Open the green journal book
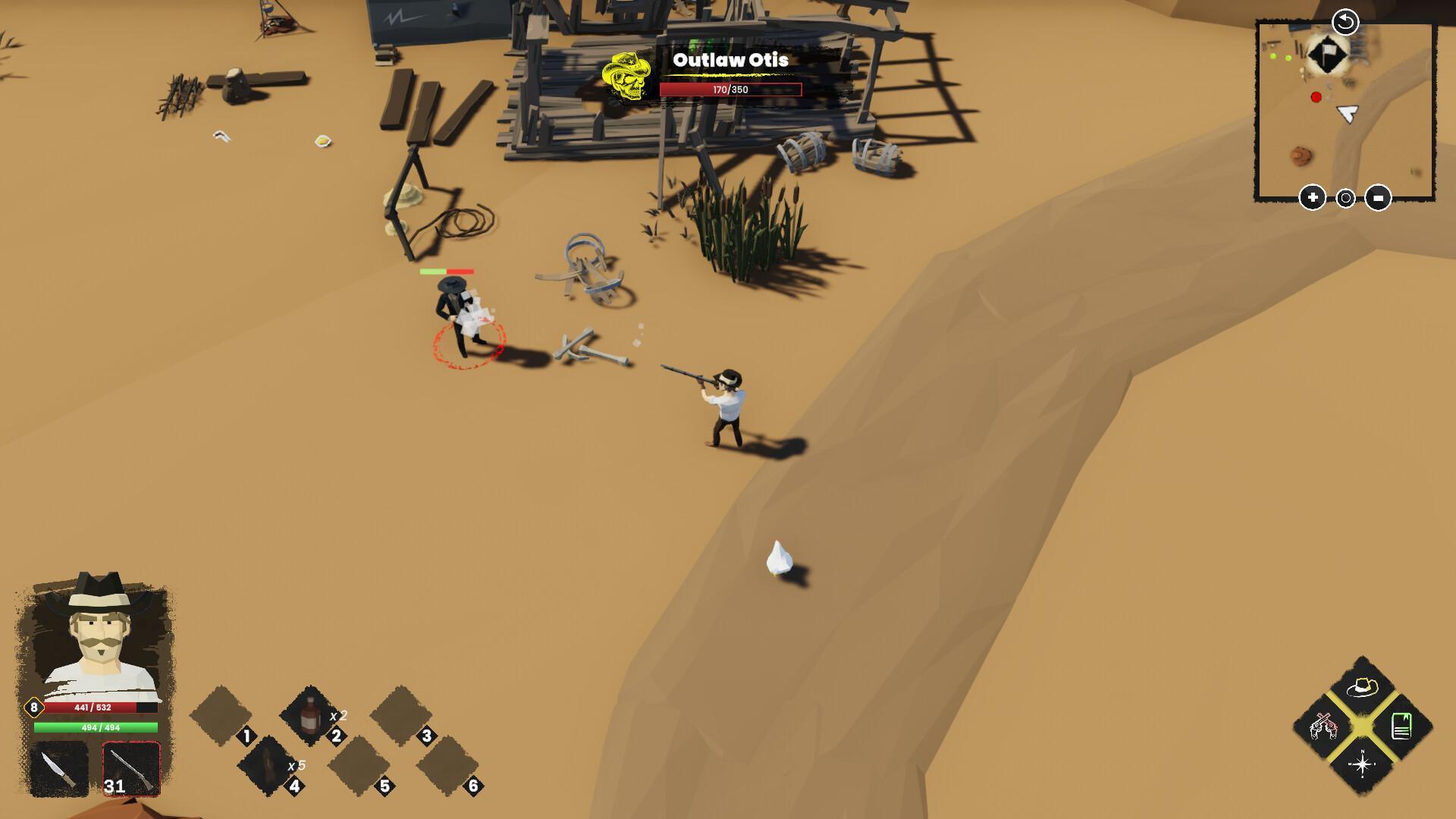This screenshot has height=819, width=1456. [1401, 726]
